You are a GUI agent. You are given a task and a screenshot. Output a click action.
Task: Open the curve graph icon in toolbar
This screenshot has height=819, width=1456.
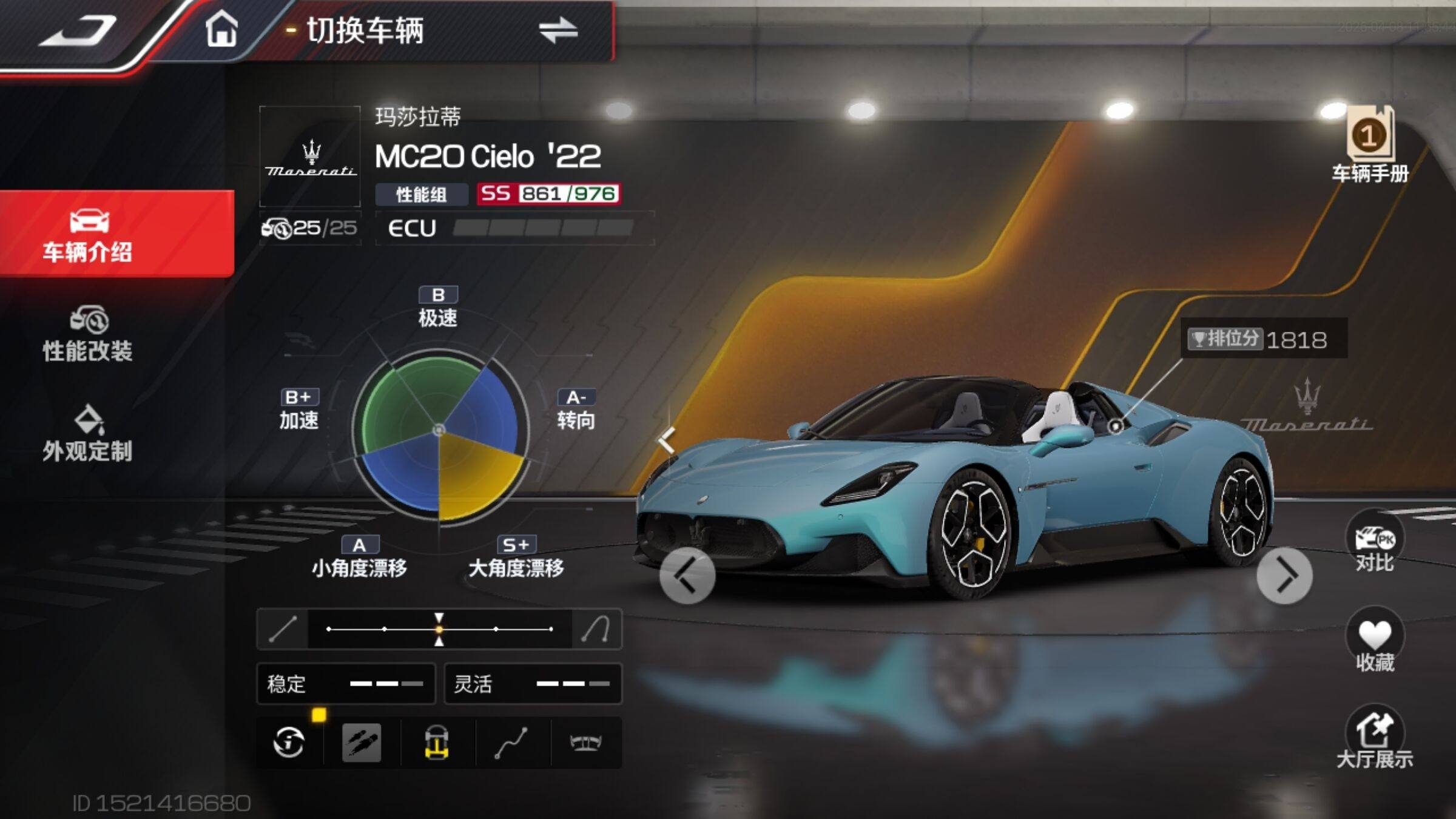(511, 742)
